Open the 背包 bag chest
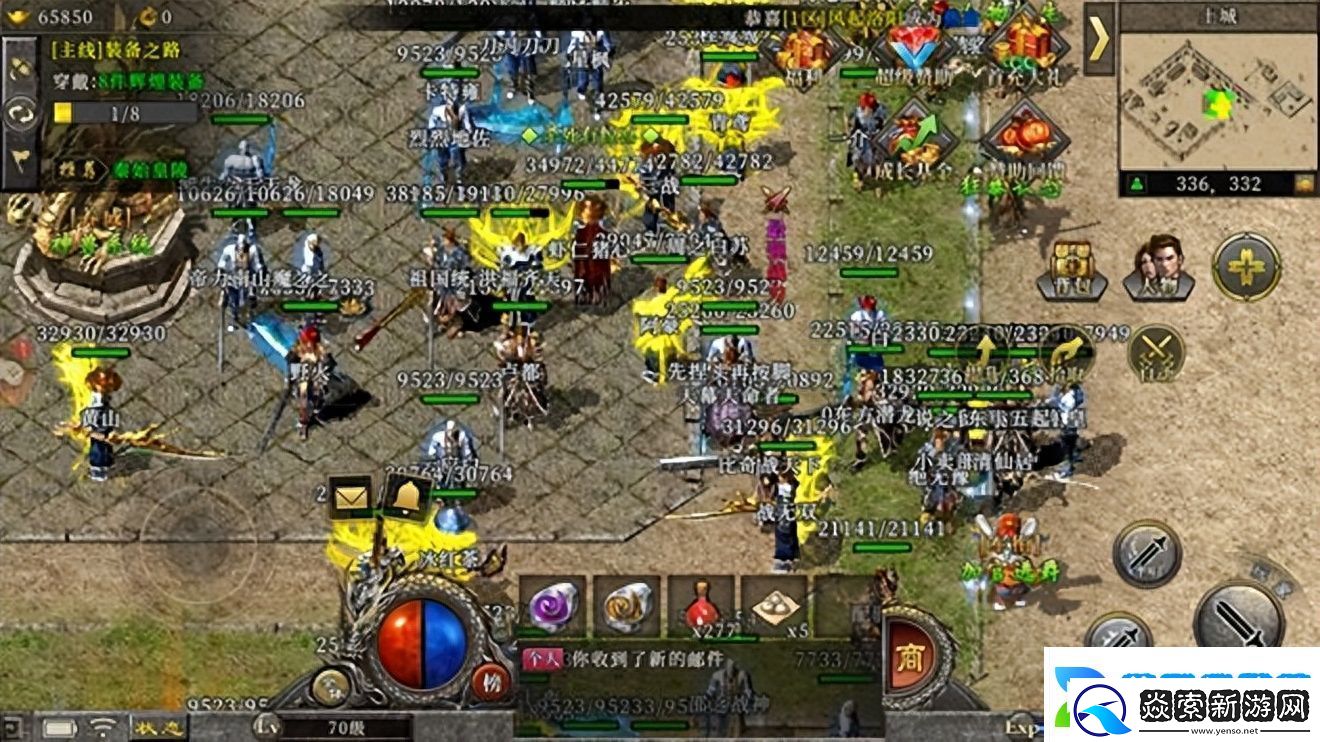Viewport: 1320px width, 742px height. [x=1071, y=266]
